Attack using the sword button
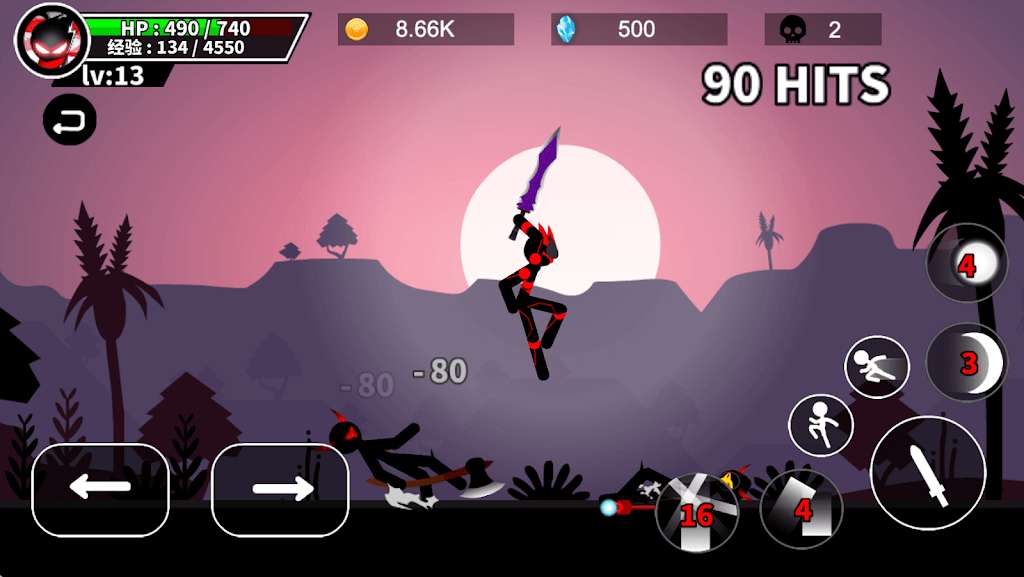The image size is (1024, 577). click(x=928, y=473)
